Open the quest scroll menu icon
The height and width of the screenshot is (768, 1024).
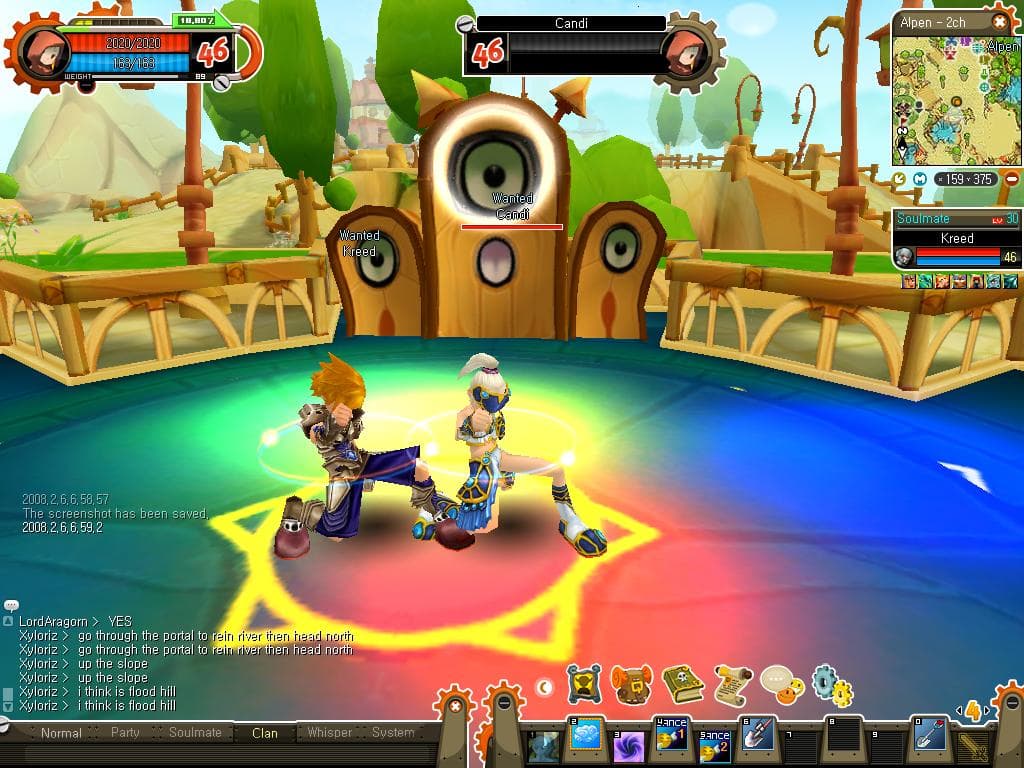coord(732,685)
